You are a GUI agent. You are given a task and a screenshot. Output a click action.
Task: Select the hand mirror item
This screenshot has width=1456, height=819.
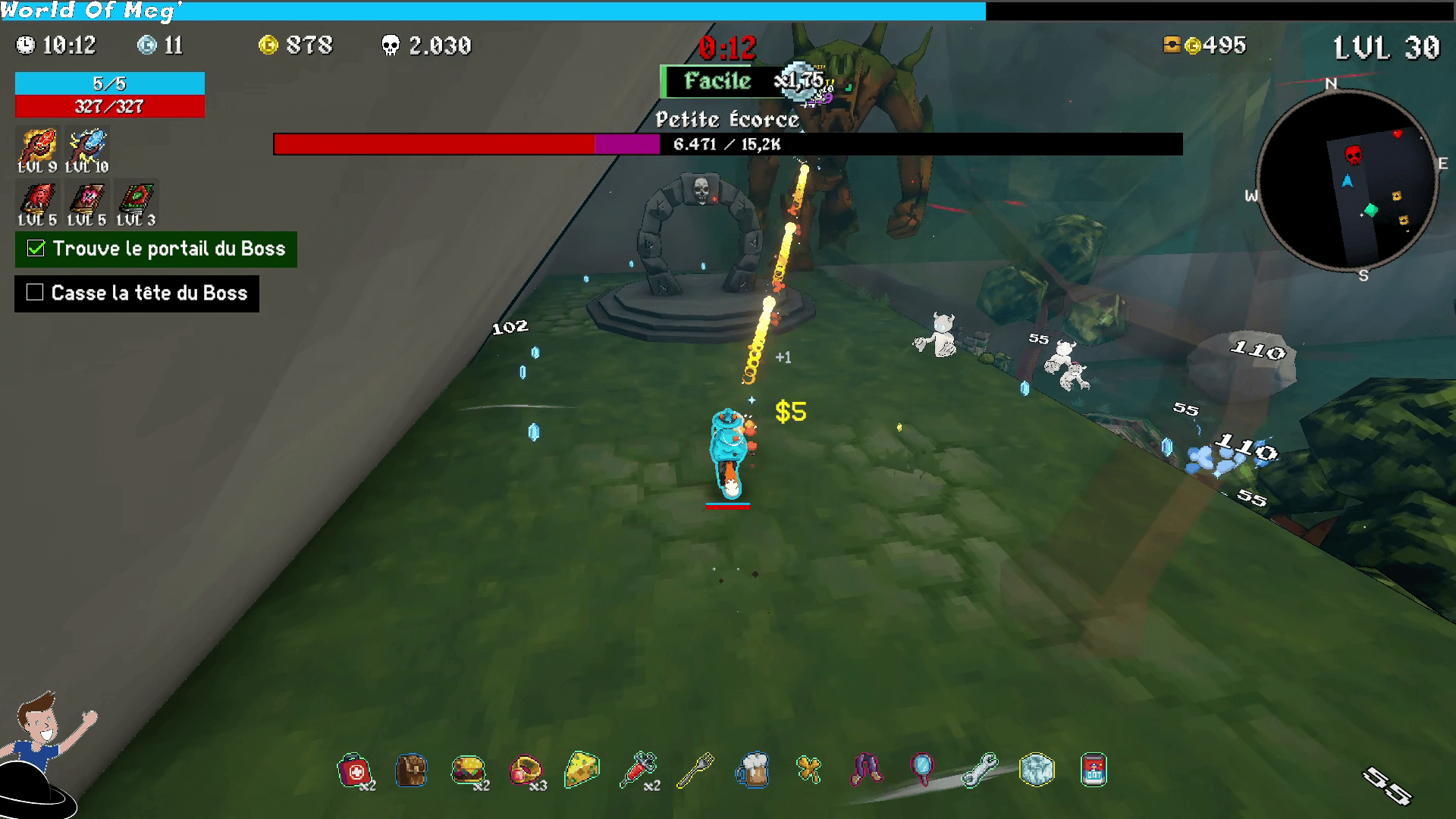point(923,768)
